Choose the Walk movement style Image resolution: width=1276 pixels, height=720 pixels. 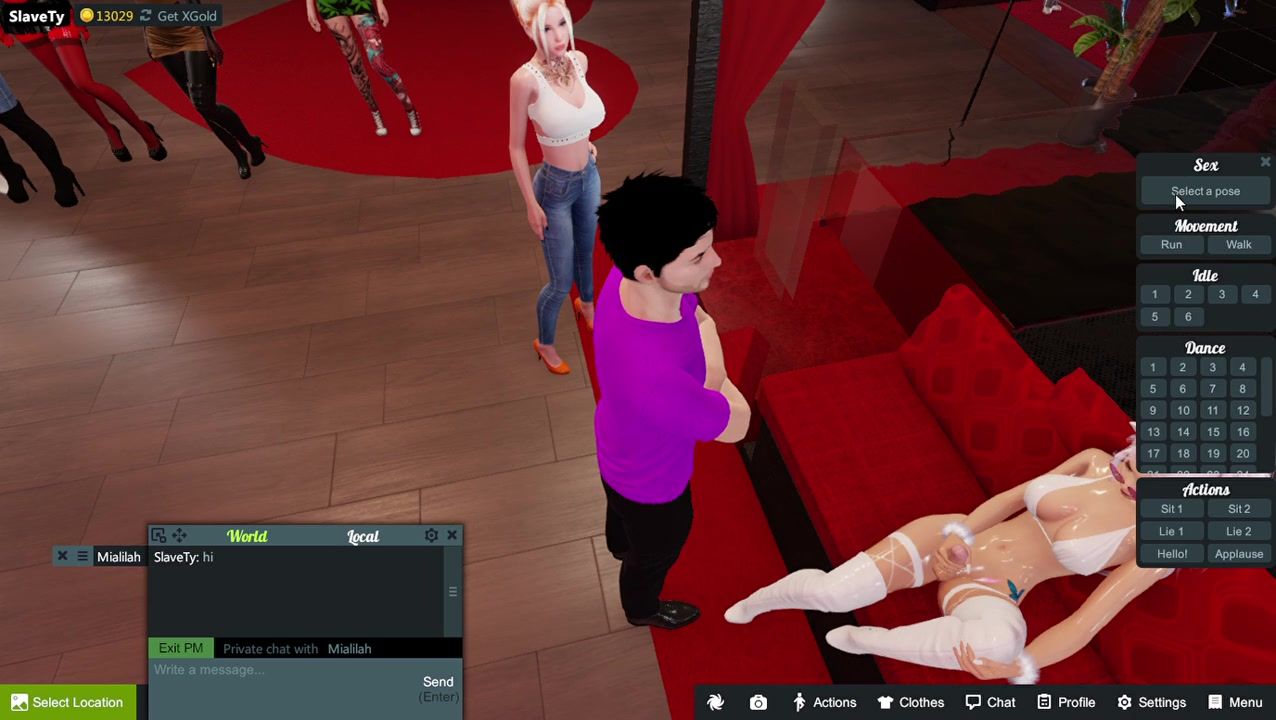click(1238, 245)
